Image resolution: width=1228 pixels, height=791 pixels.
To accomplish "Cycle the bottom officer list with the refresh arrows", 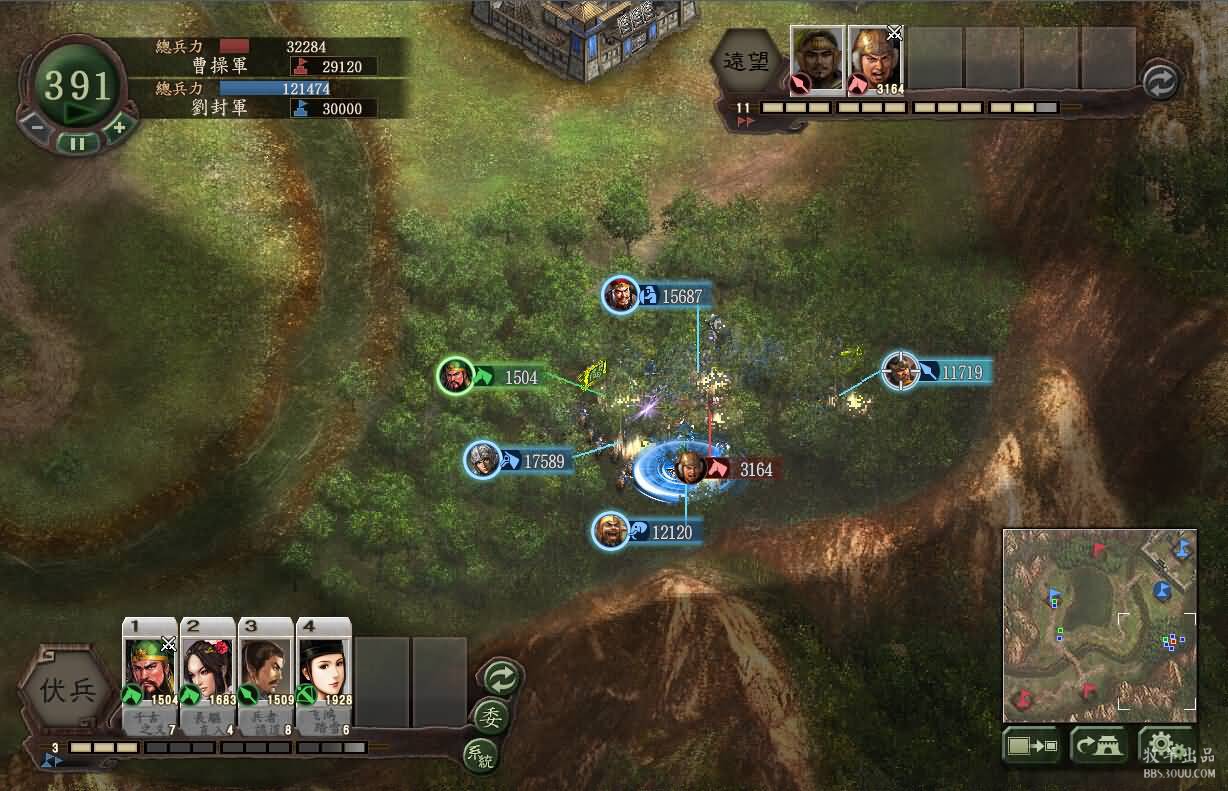I will 500,677.
